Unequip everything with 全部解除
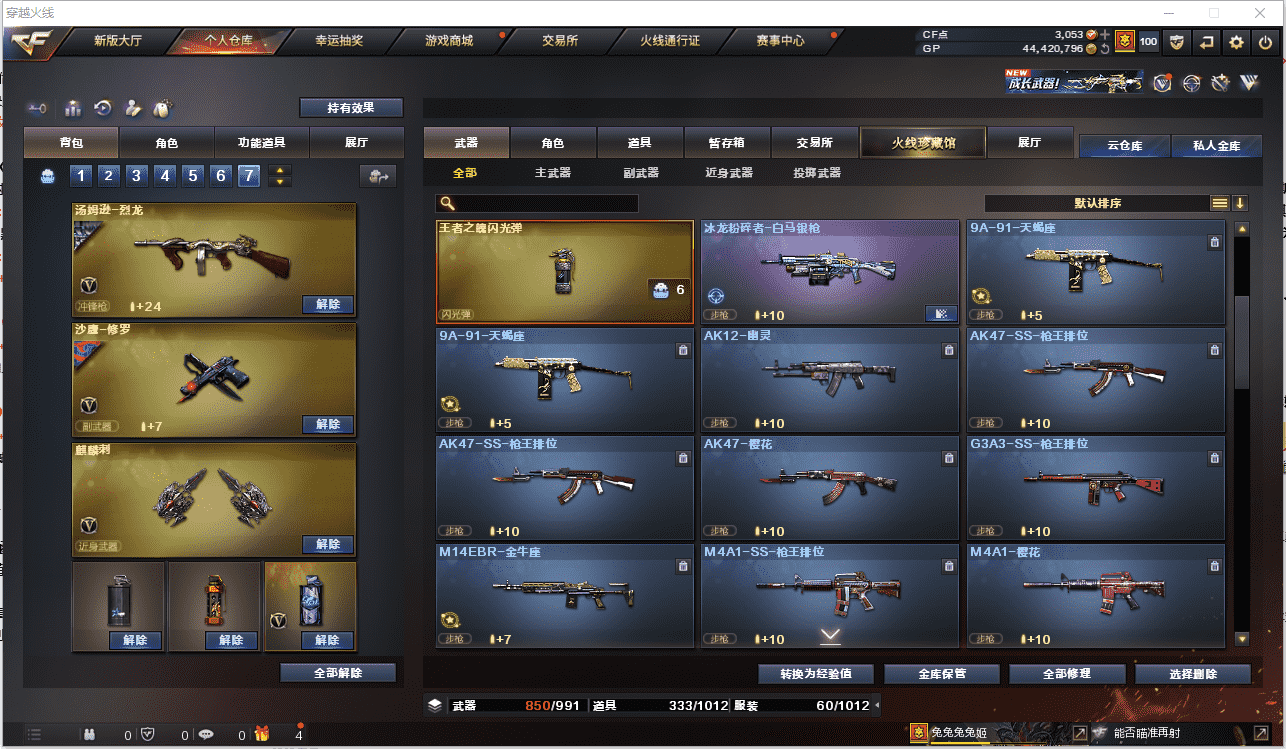Image resolution: width=1286 pixels, height=749 pixels. [x=337, y=673]
